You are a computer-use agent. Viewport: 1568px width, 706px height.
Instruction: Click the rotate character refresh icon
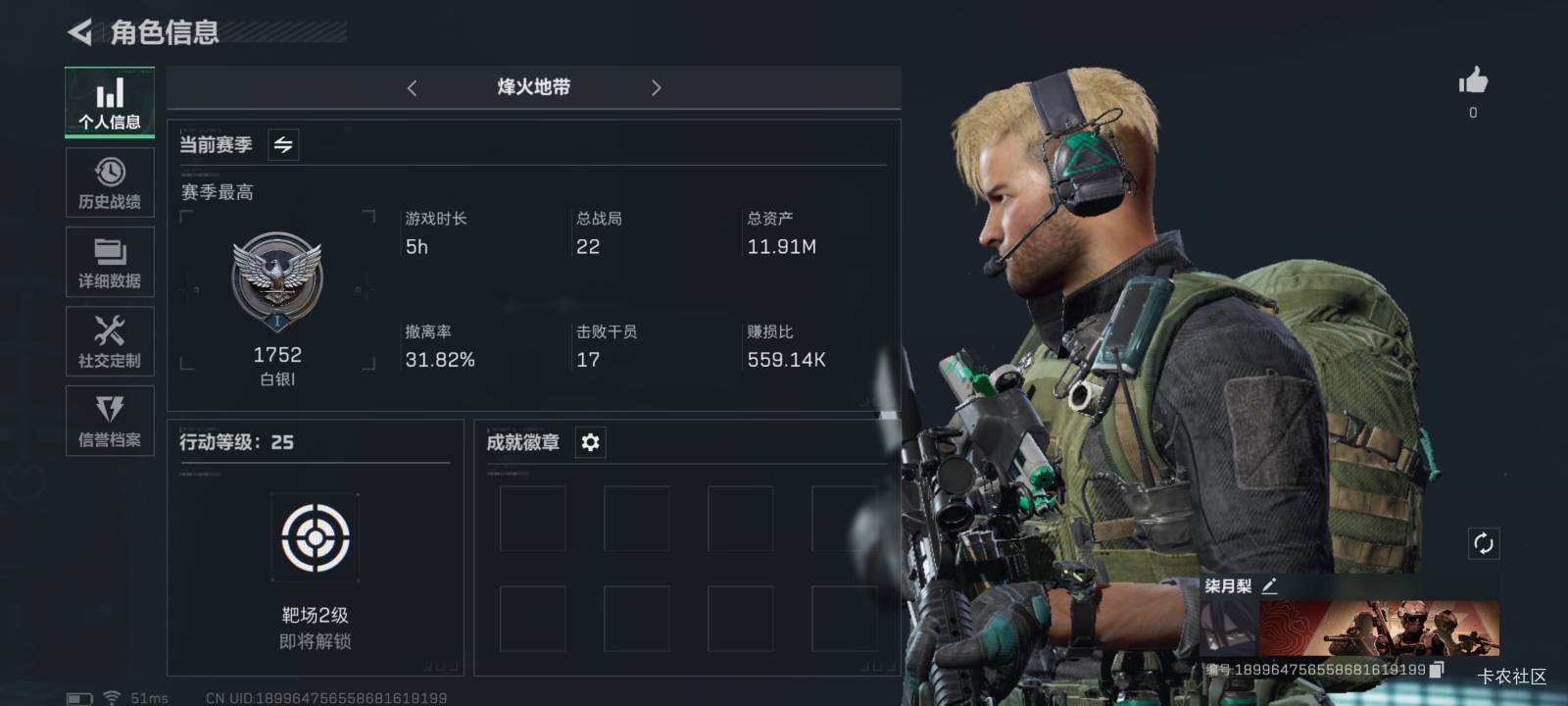[1483, 543]
